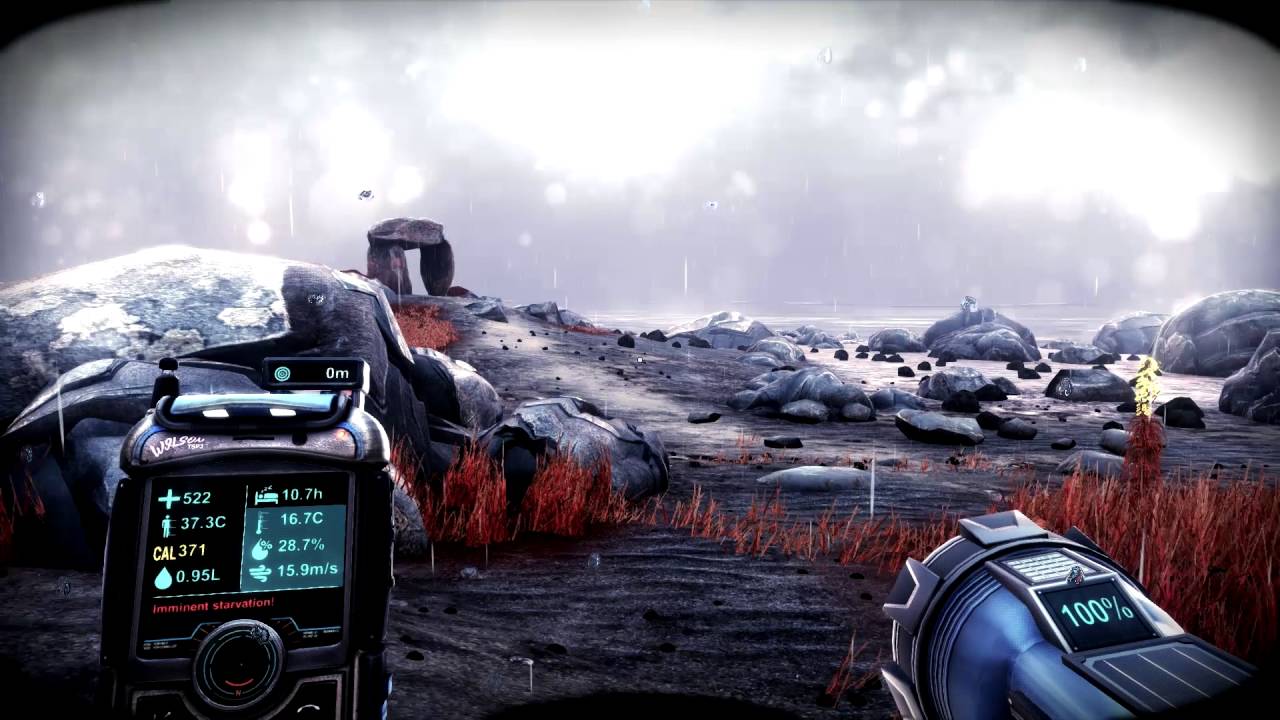
Task: Click the body temperature icon reading 37.3C
Action: (x=168, y=524)
